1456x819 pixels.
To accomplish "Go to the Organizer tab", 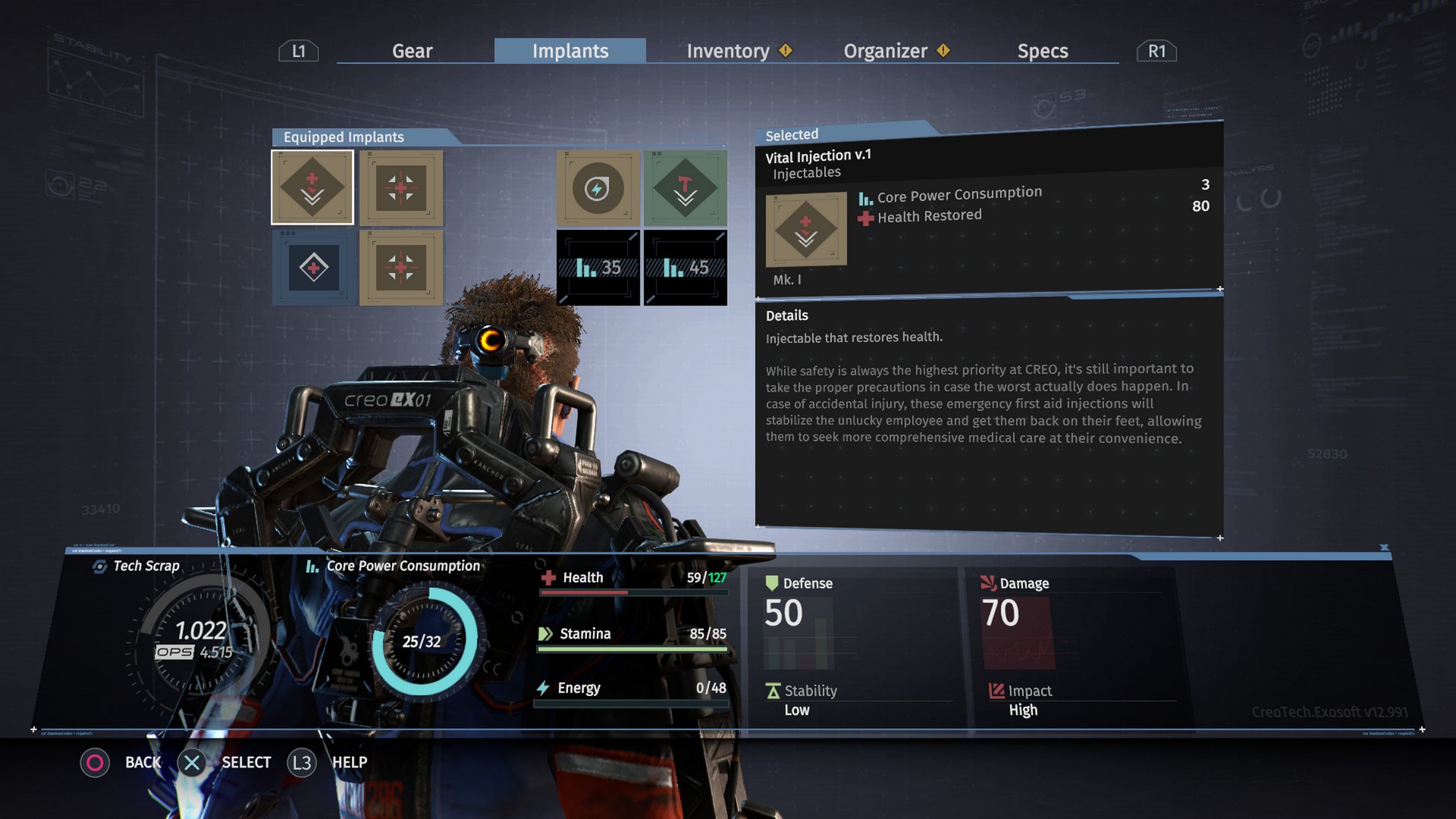I will click(886, 51).
